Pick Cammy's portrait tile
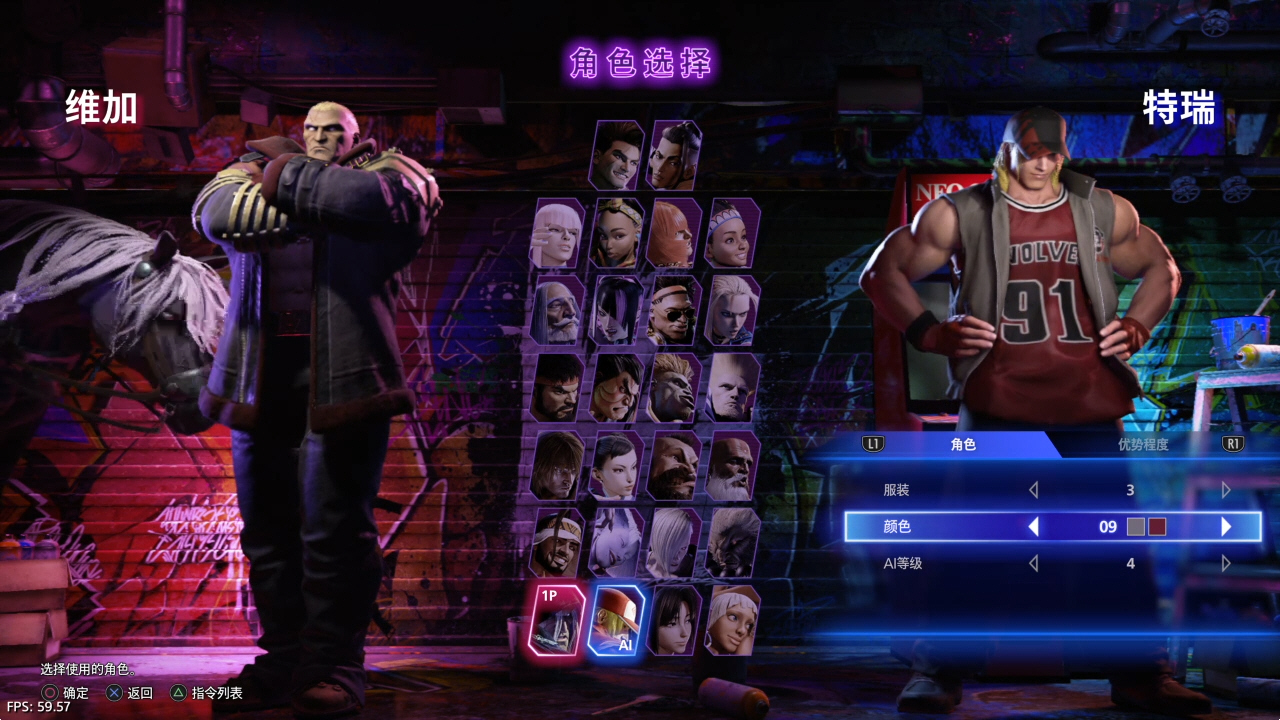 732,311
